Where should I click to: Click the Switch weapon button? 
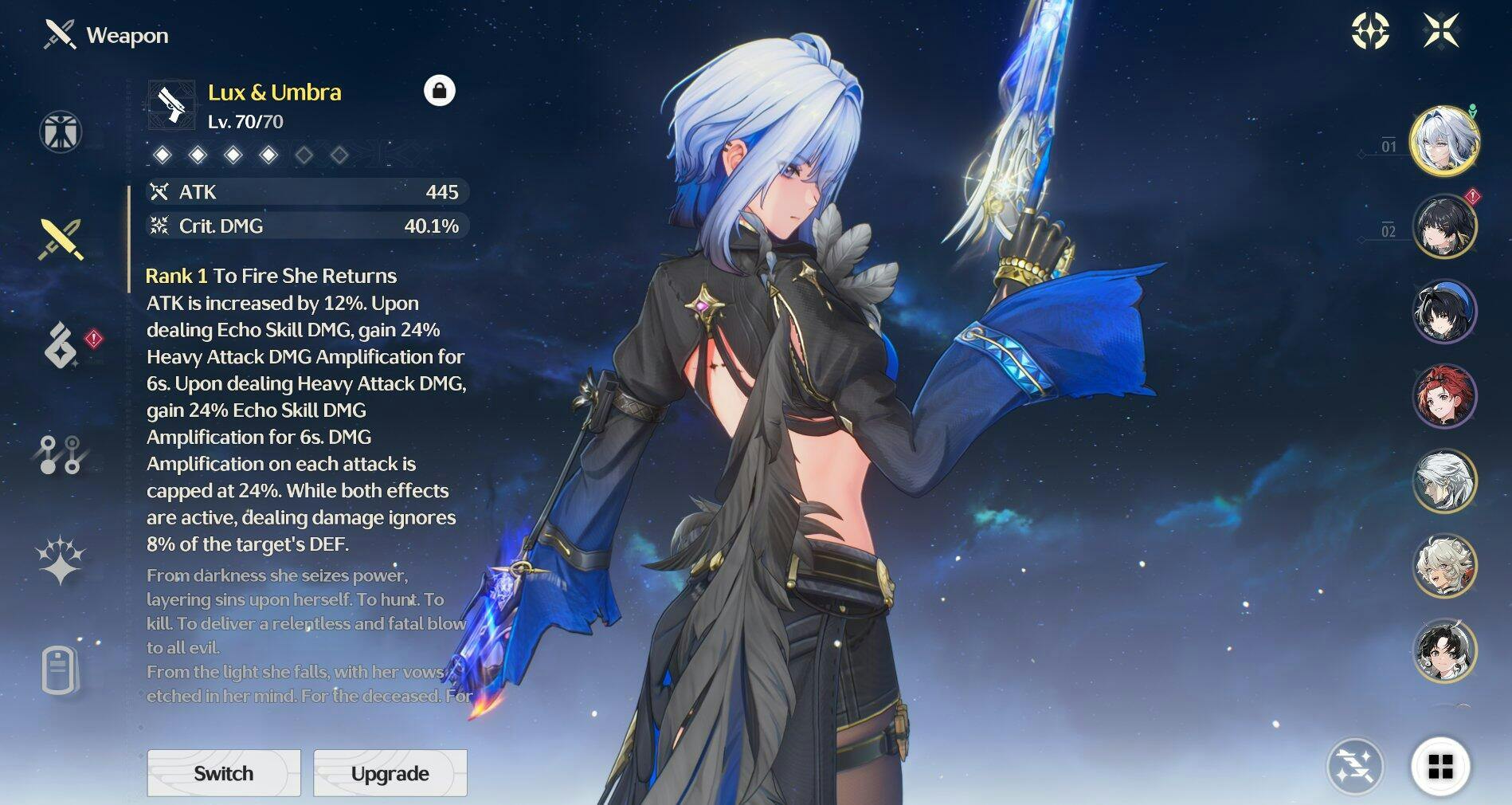(x=224, y=772)
